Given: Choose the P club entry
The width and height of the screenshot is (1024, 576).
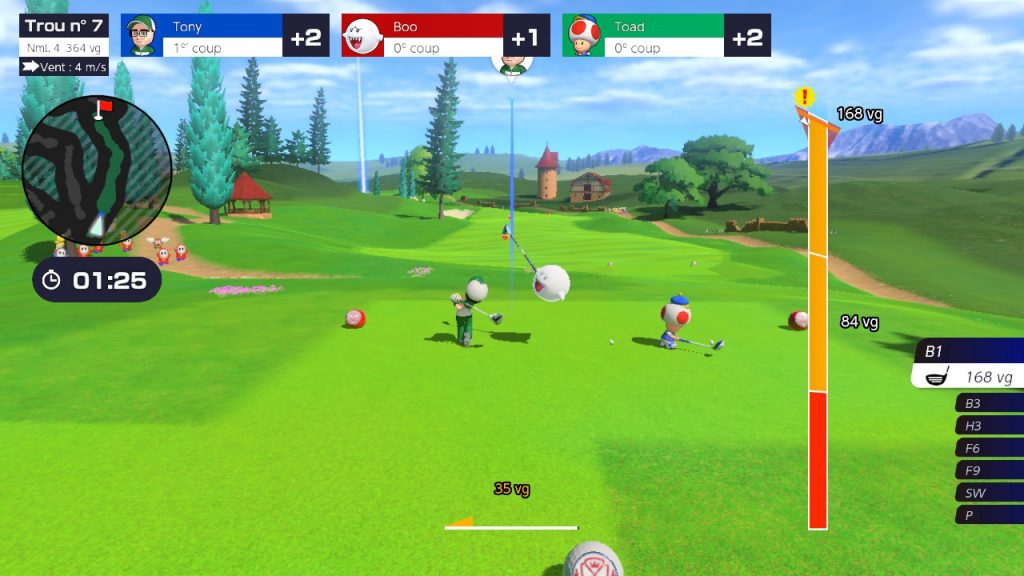Looking at the screenshot, I should point(989,515).
